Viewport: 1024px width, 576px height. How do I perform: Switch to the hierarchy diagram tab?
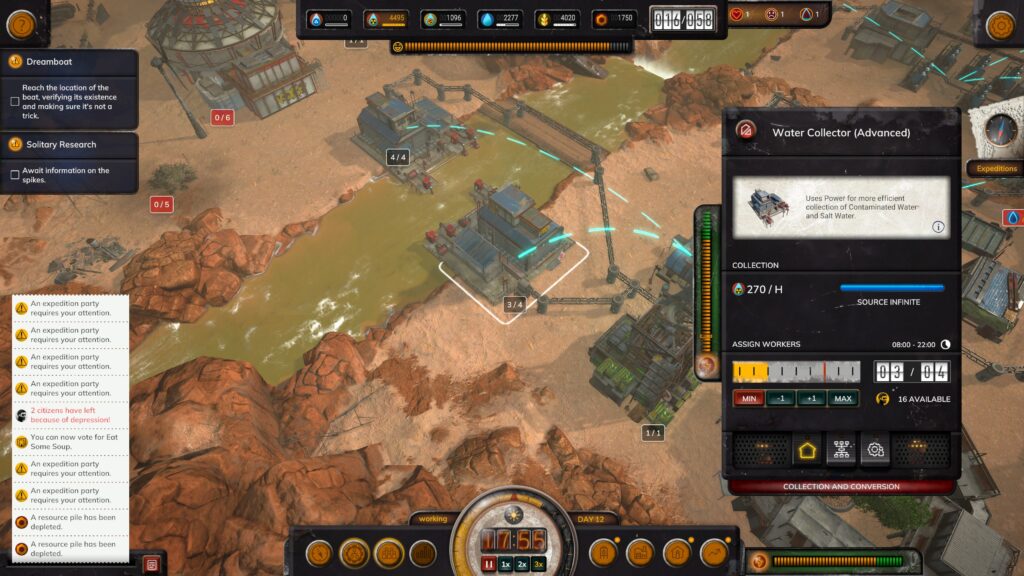point(840,450)
